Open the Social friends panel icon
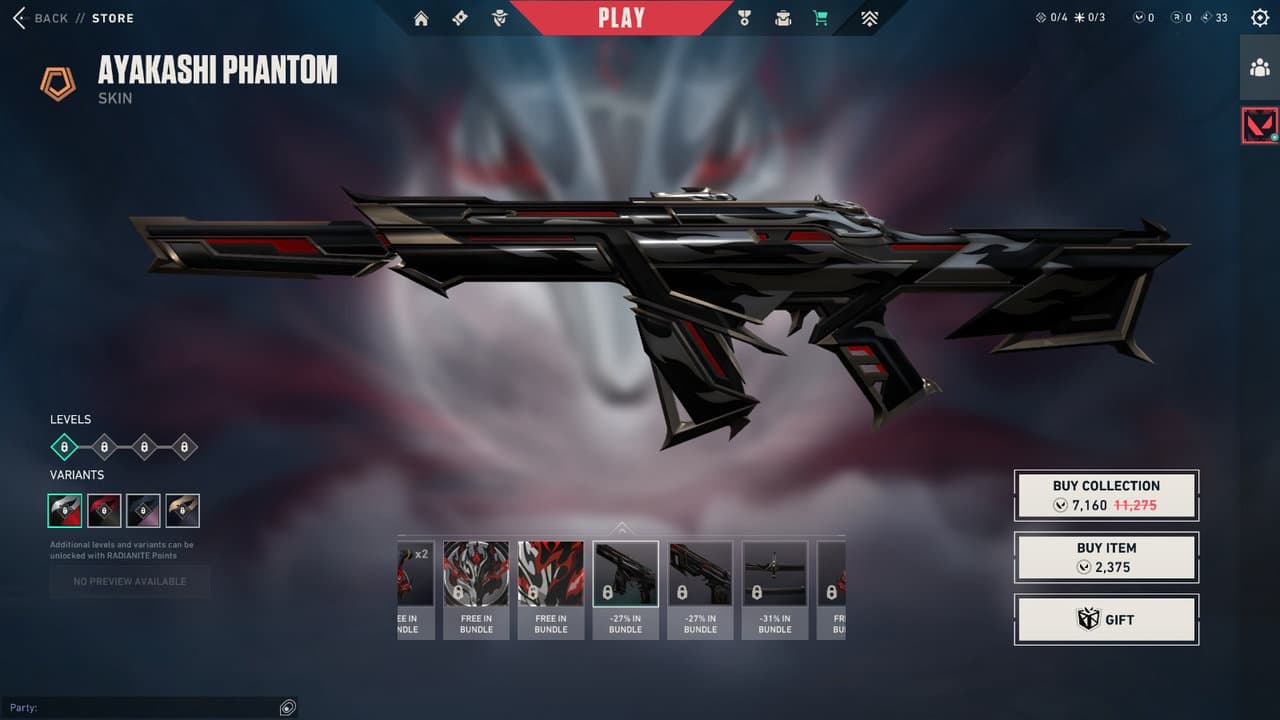The image size is (1280, 720). tap(1258, 68)
